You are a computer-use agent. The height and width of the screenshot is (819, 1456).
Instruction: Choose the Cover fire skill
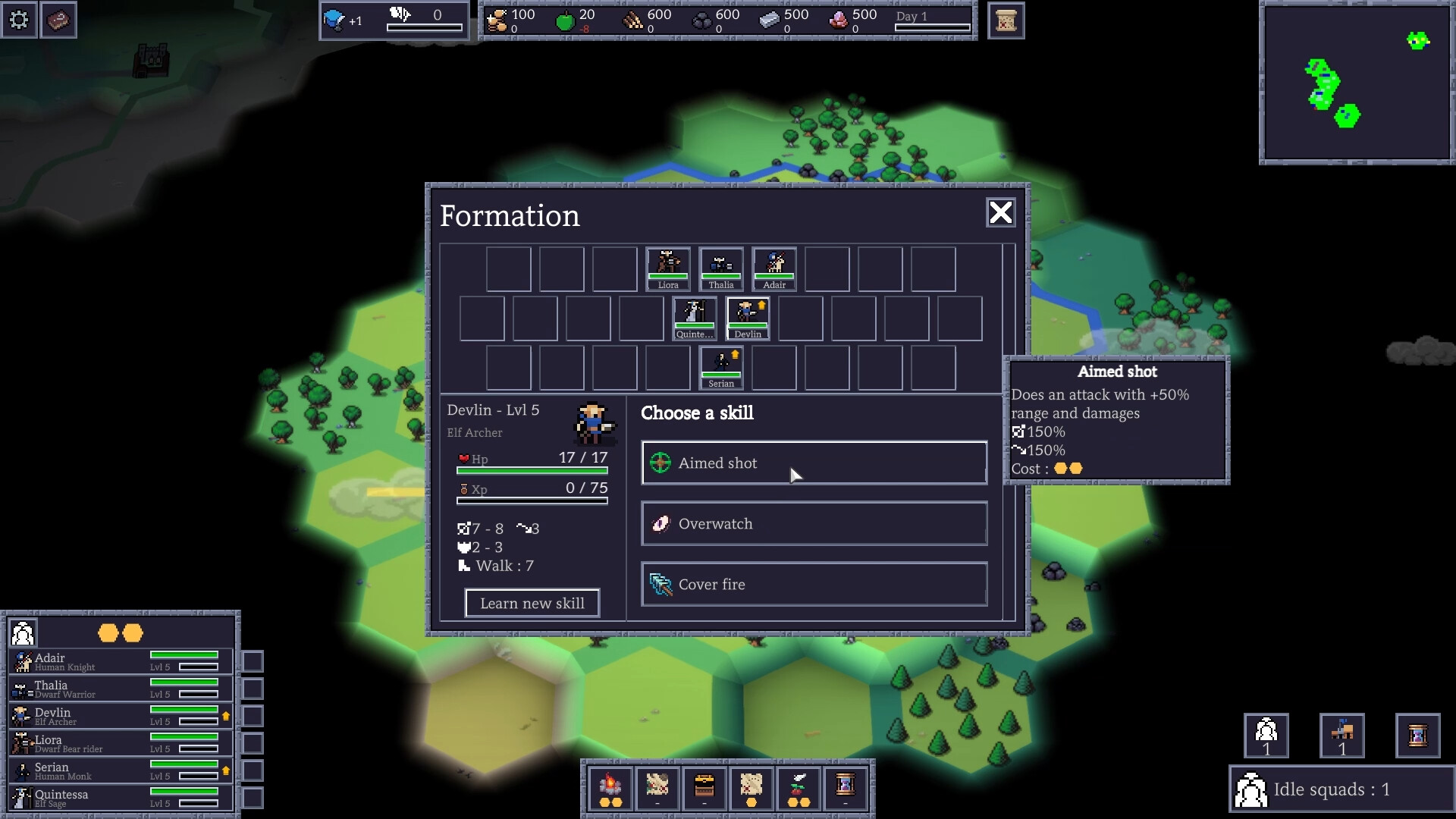[x=813, y=584]
